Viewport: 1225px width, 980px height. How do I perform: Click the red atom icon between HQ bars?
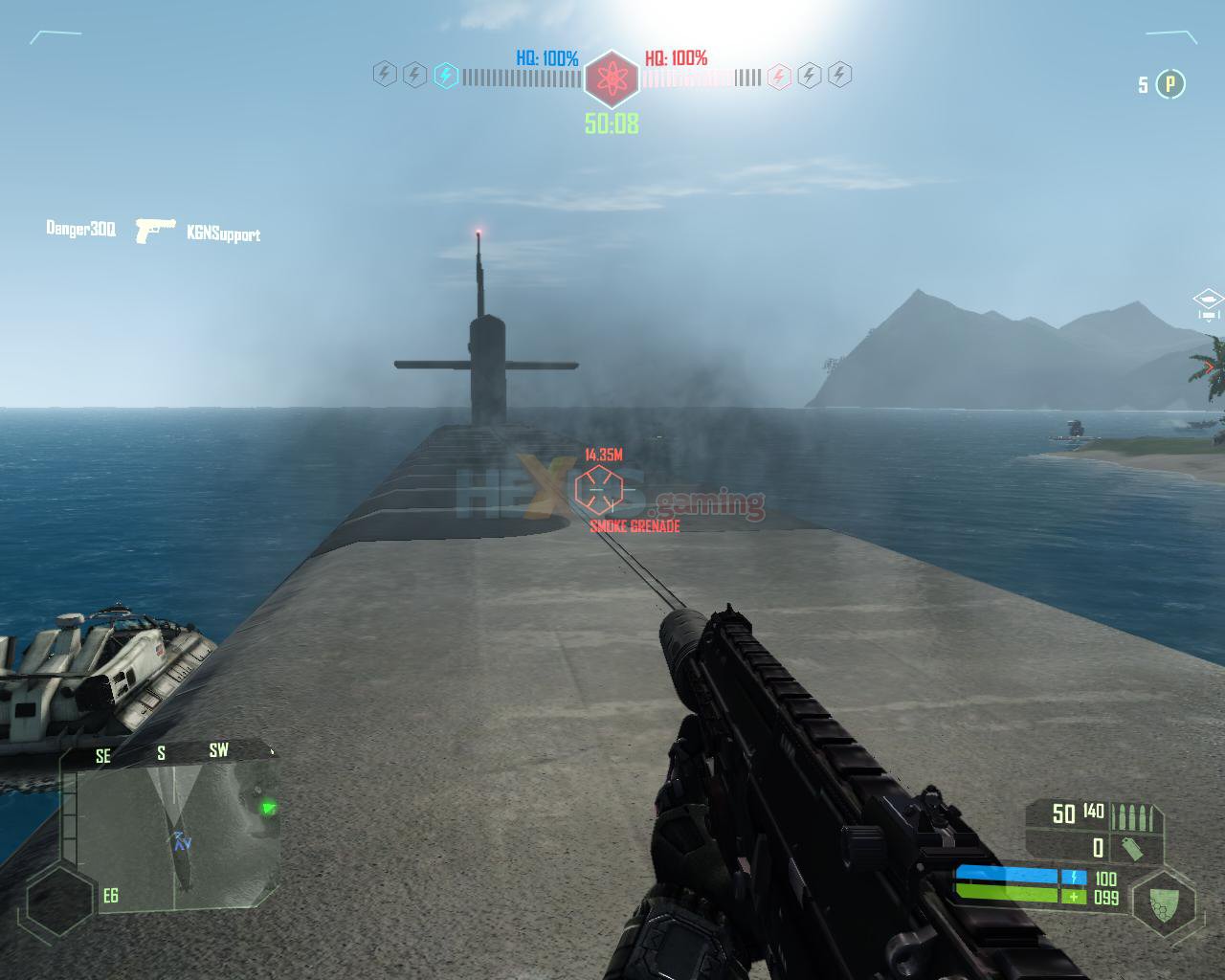pyautogui.click(x=612, y=78)
